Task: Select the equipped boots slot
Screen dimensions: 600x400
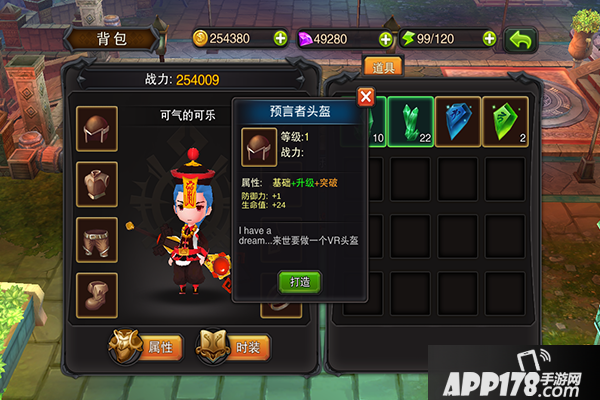Action: pos(97,295)
